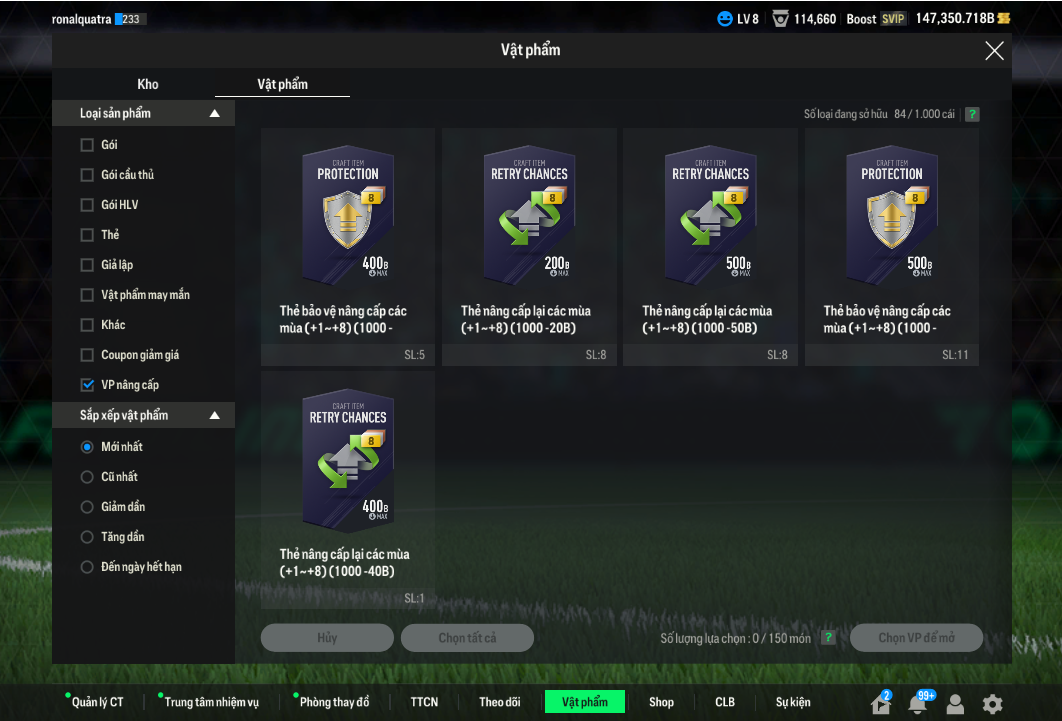Sort items by Cũ nhất

[87, 477]
